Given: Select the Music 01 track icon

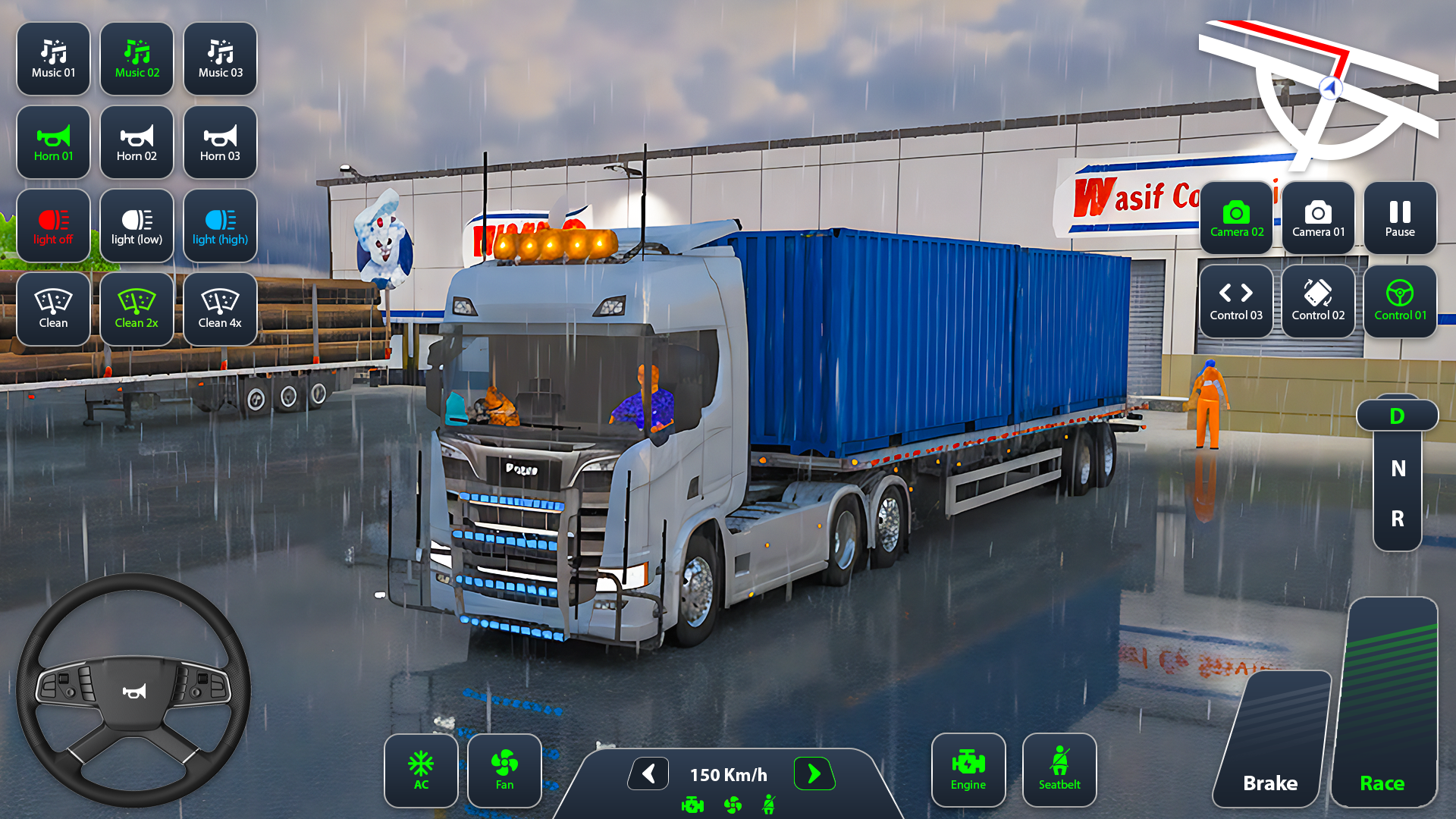Looking at the screenshot, I should (52, 58).
